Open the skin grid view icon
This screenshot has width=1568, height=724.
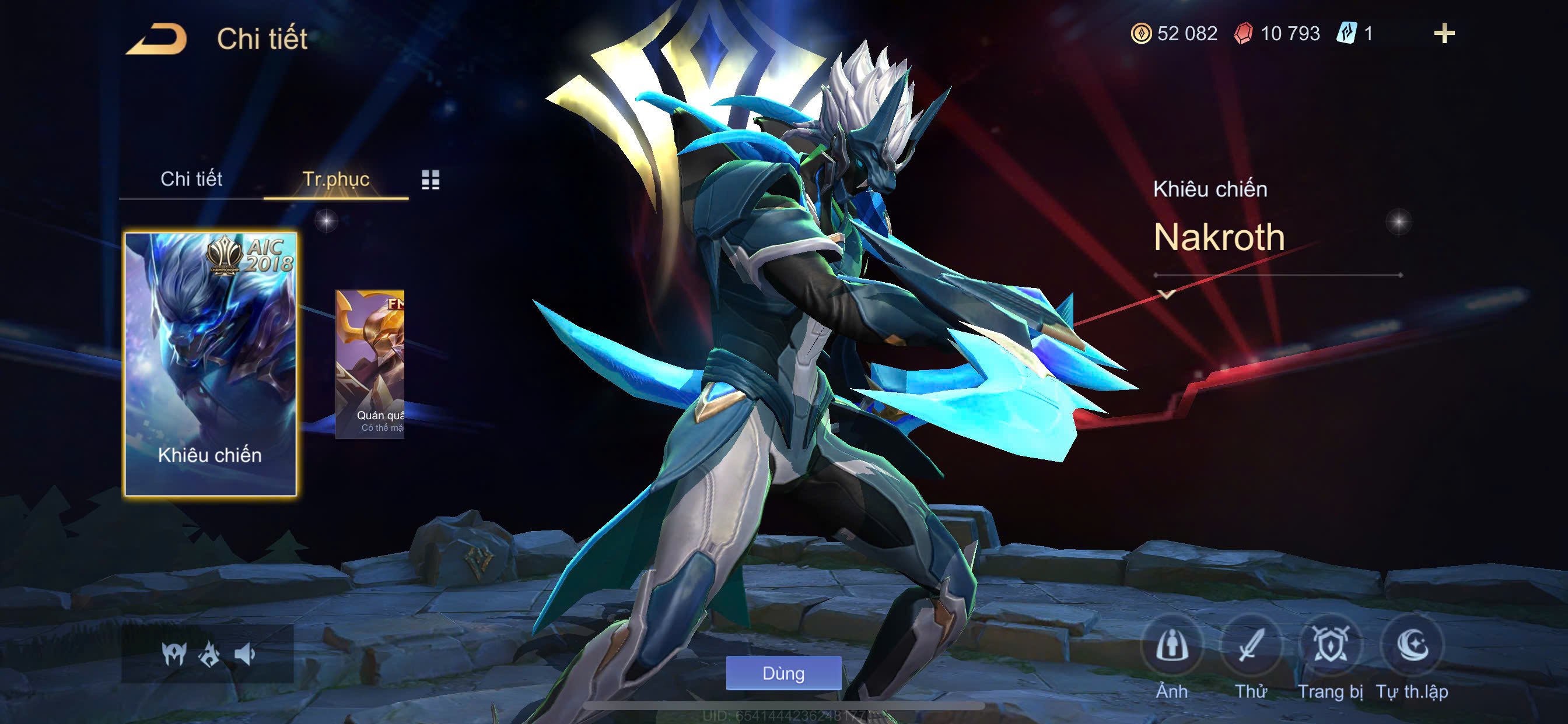tap(430, 180)
